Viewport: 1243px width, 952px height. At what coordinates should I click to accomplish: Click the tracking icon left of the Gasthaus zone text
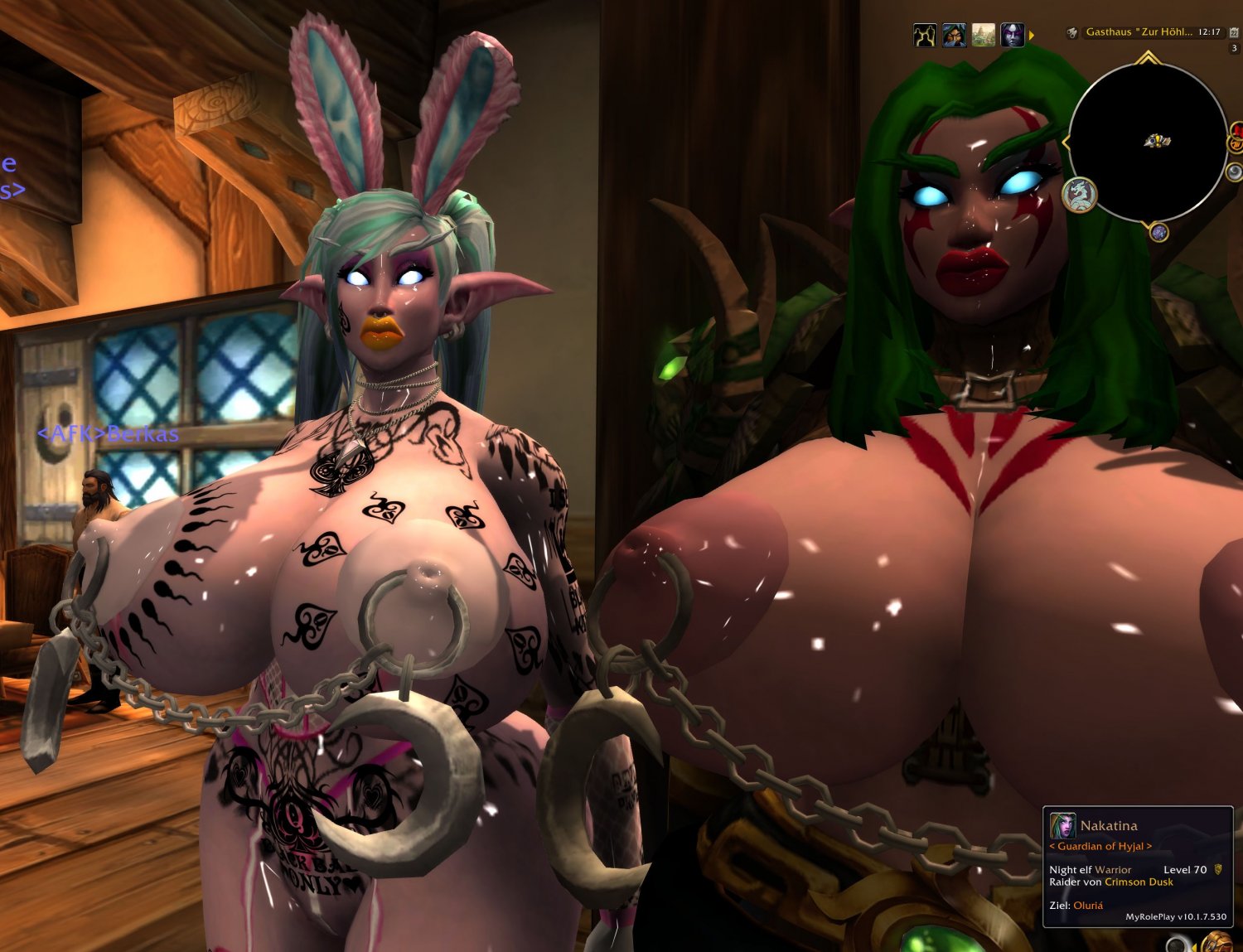click(1073, 32)
